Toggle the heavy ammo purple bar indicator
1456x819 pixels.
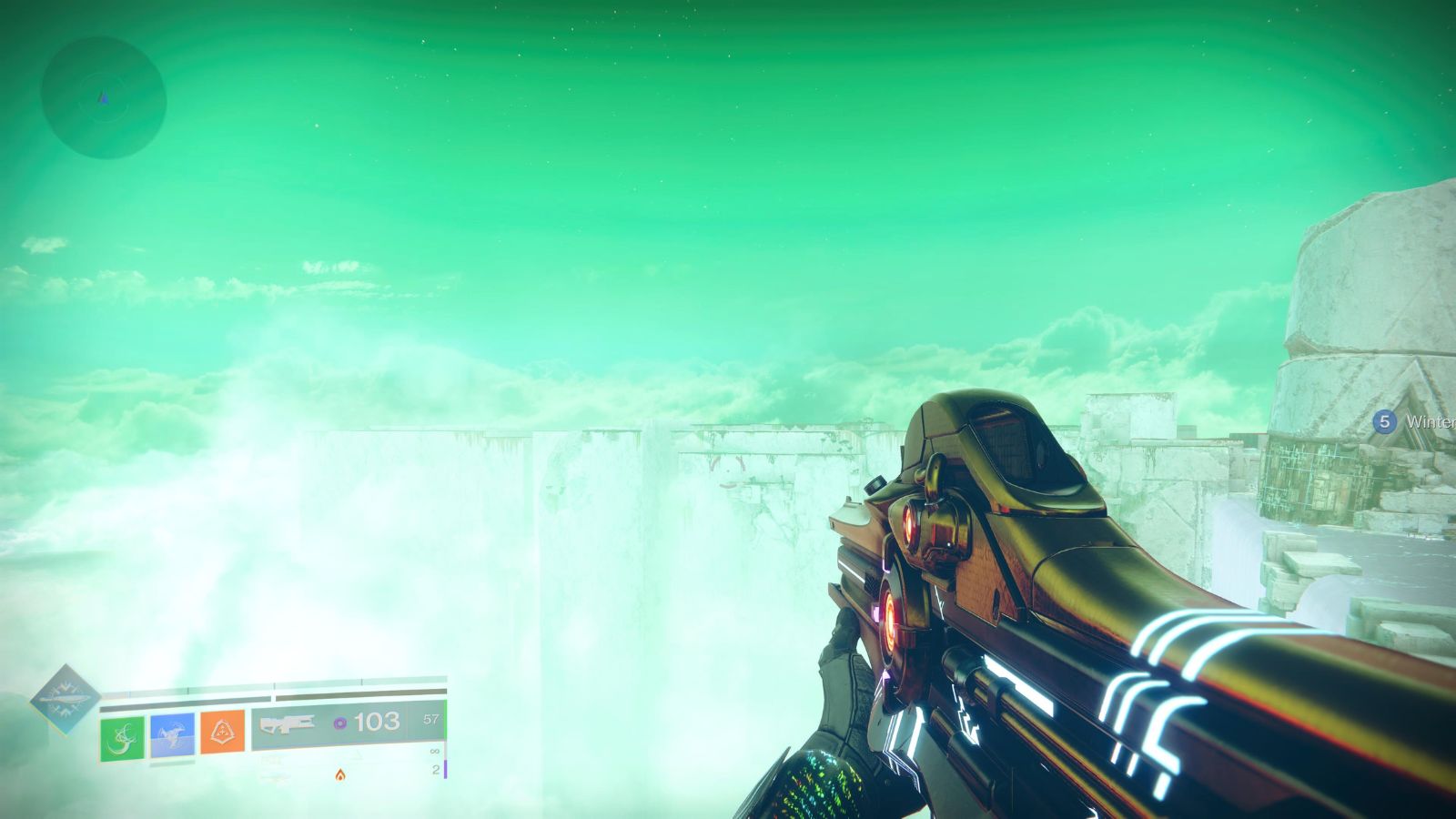(445, 768)
